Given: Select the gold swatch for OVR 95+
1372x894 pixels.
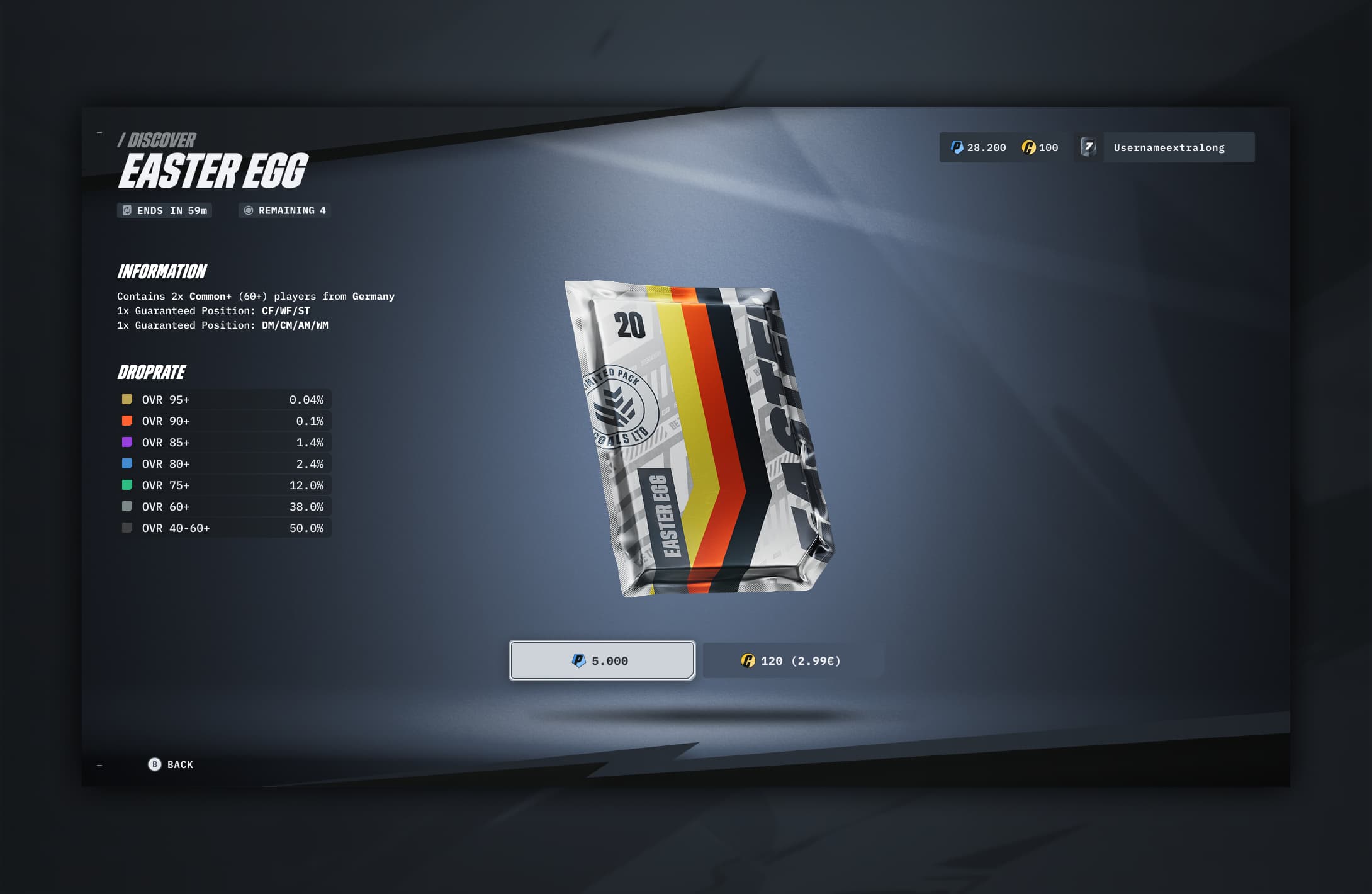Looking at the screenshot, I should (x=128, y=399).
